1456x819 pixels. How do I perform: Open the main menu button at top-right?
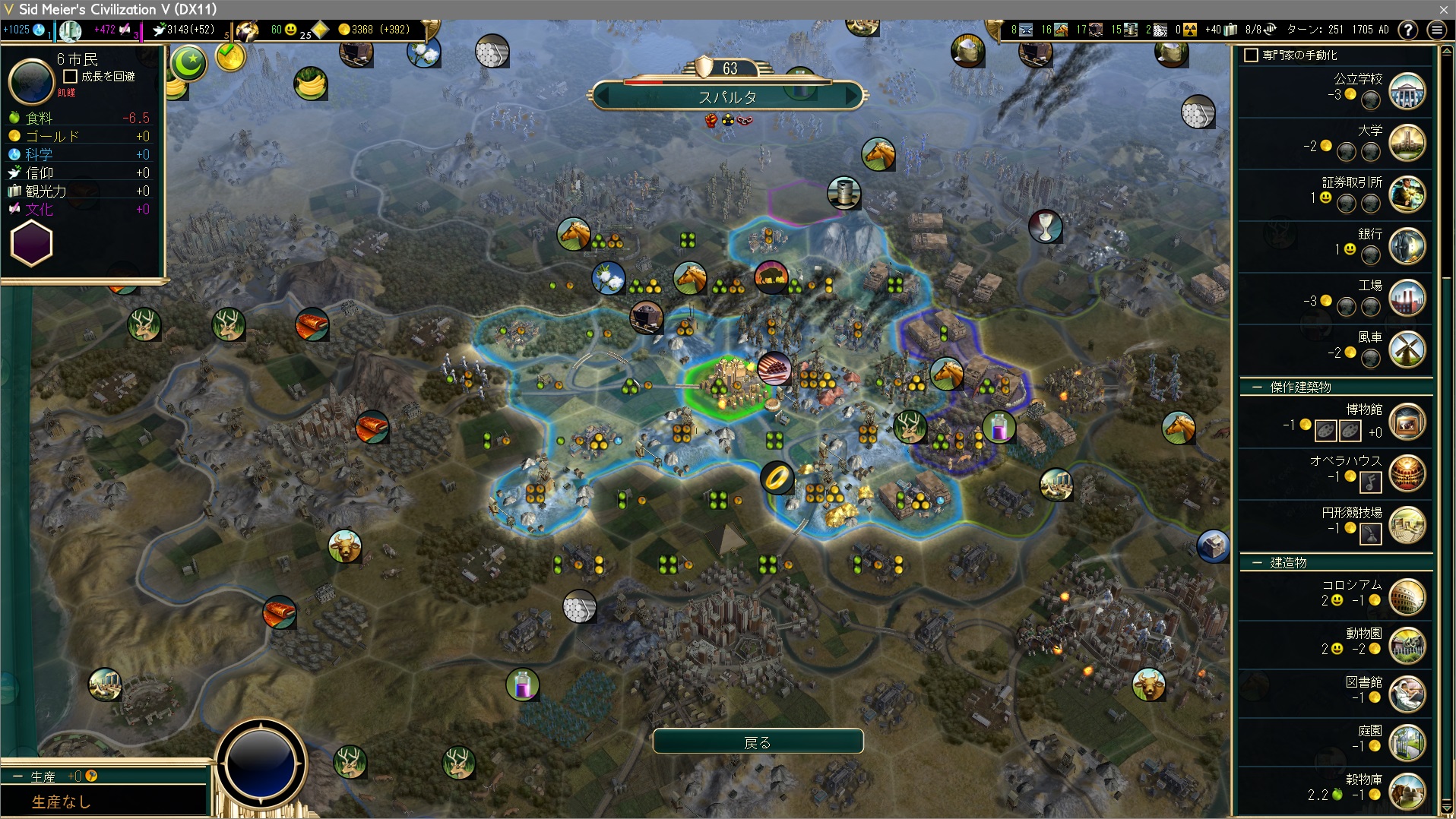point(1436,30)
